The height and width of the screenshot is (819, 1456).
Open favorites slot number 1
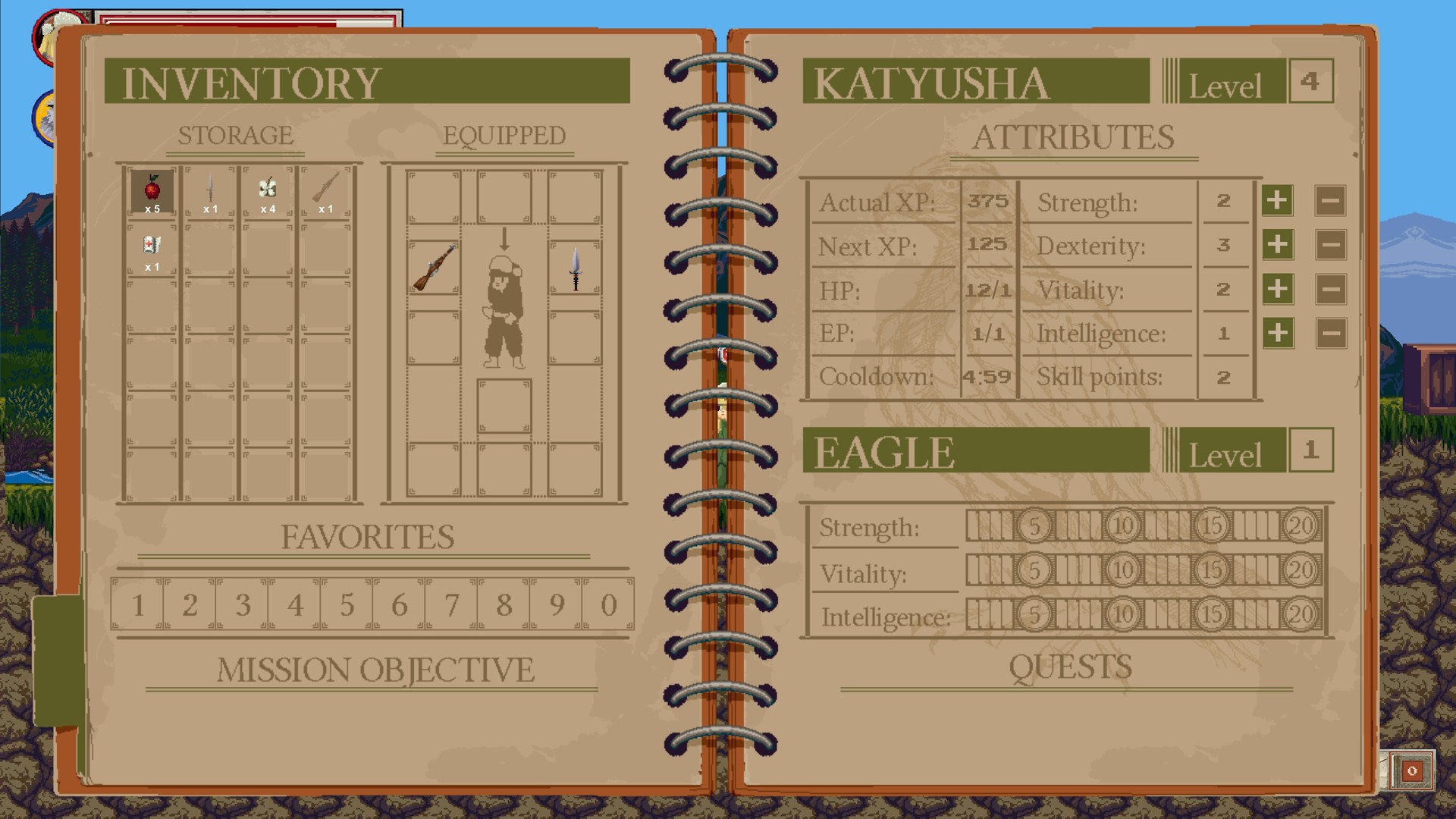(x=136, y=604)
